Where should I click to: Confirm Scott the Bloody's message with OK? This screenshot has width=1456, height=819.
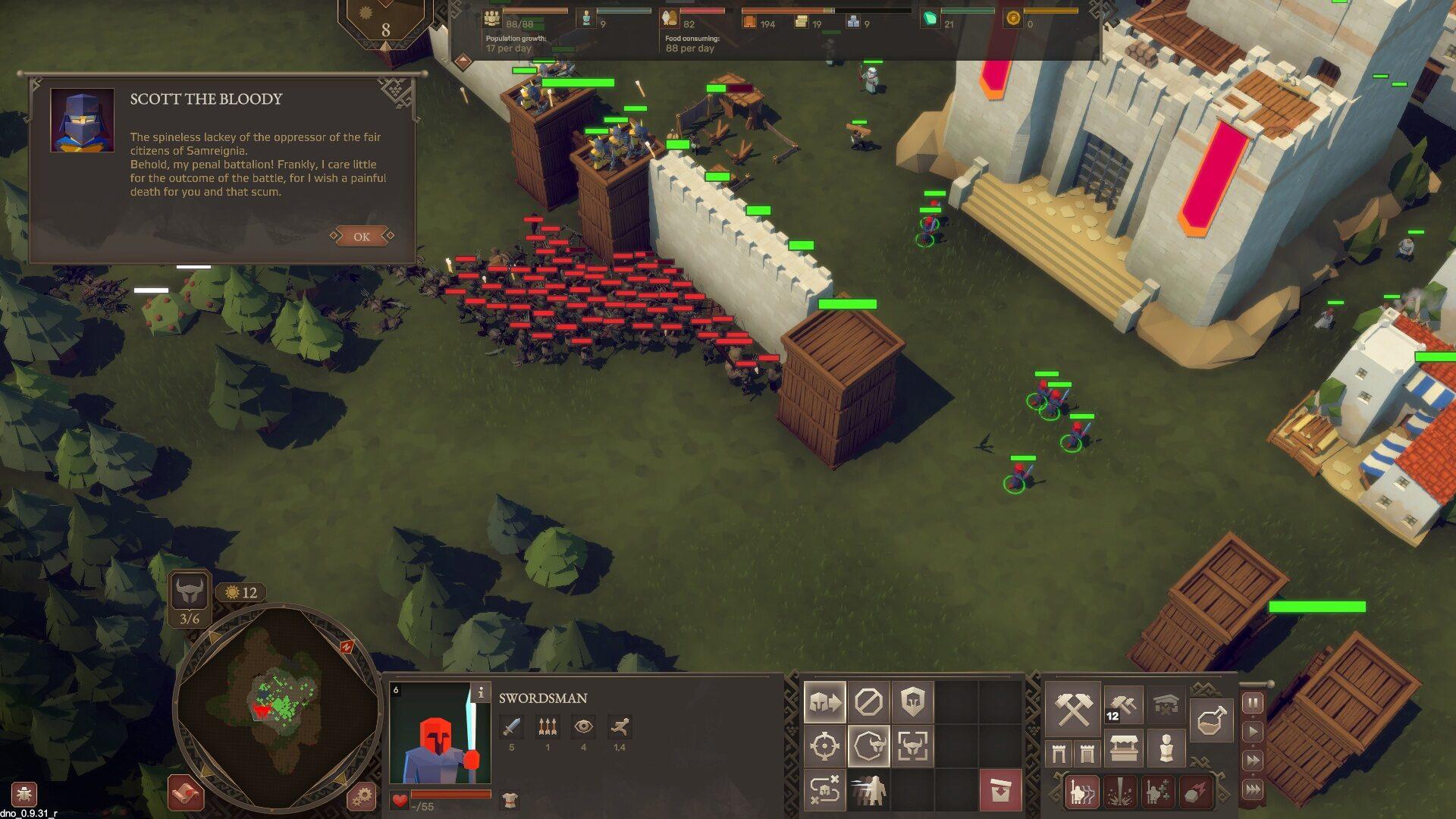tap(362, 237)
